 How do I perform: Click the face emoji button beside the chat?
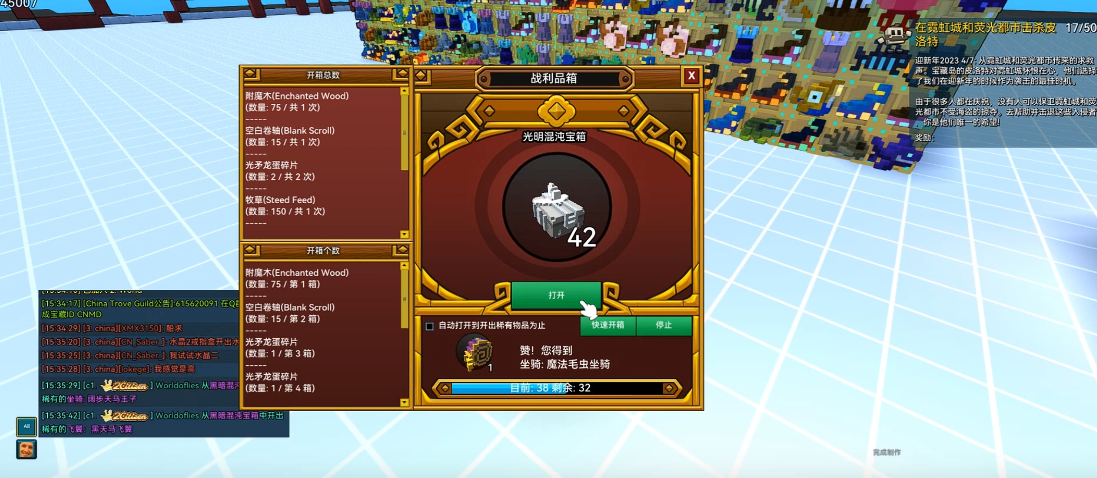tap(26, 449)
